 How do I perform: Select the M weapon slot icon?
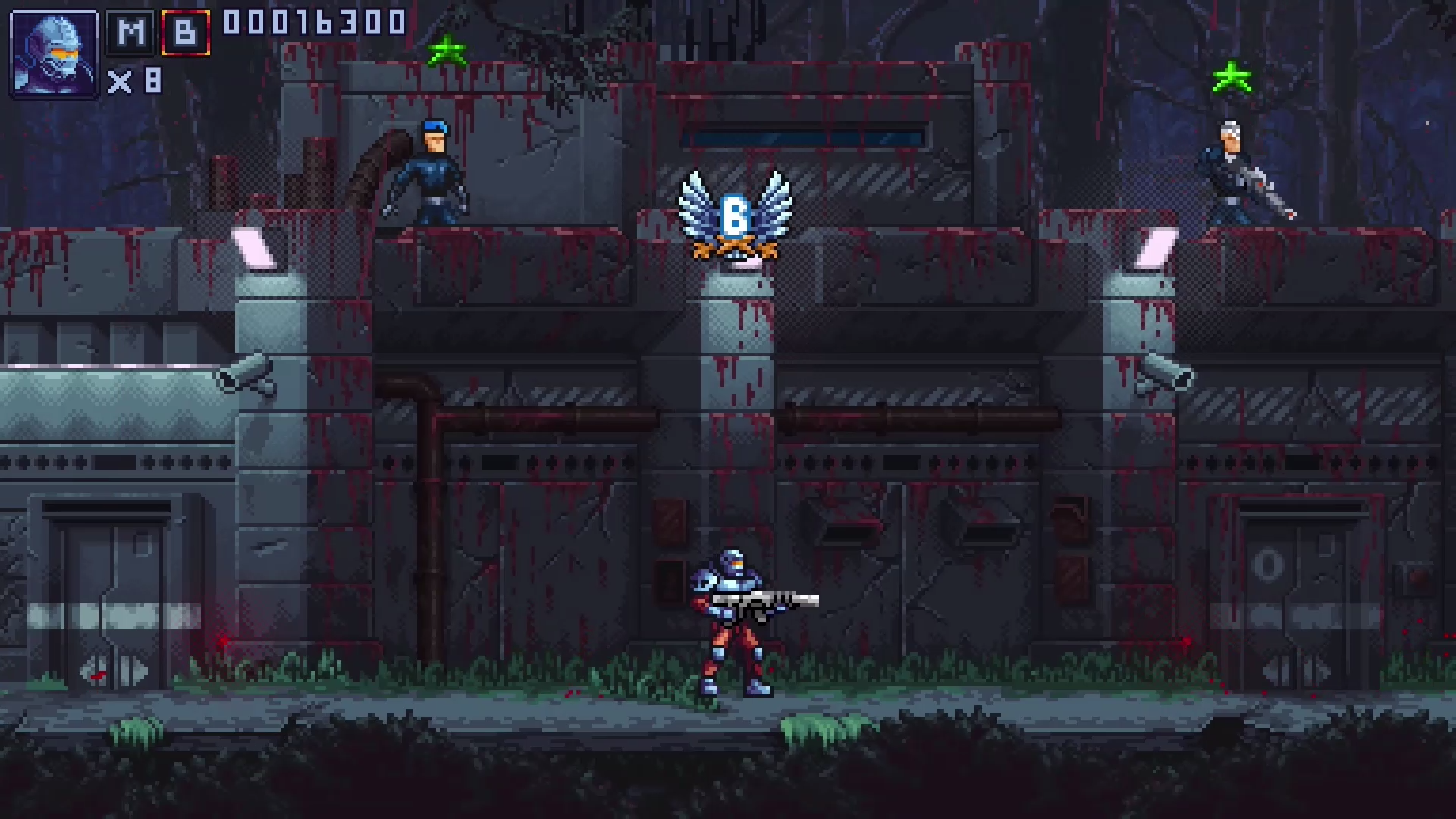[129, 33]
